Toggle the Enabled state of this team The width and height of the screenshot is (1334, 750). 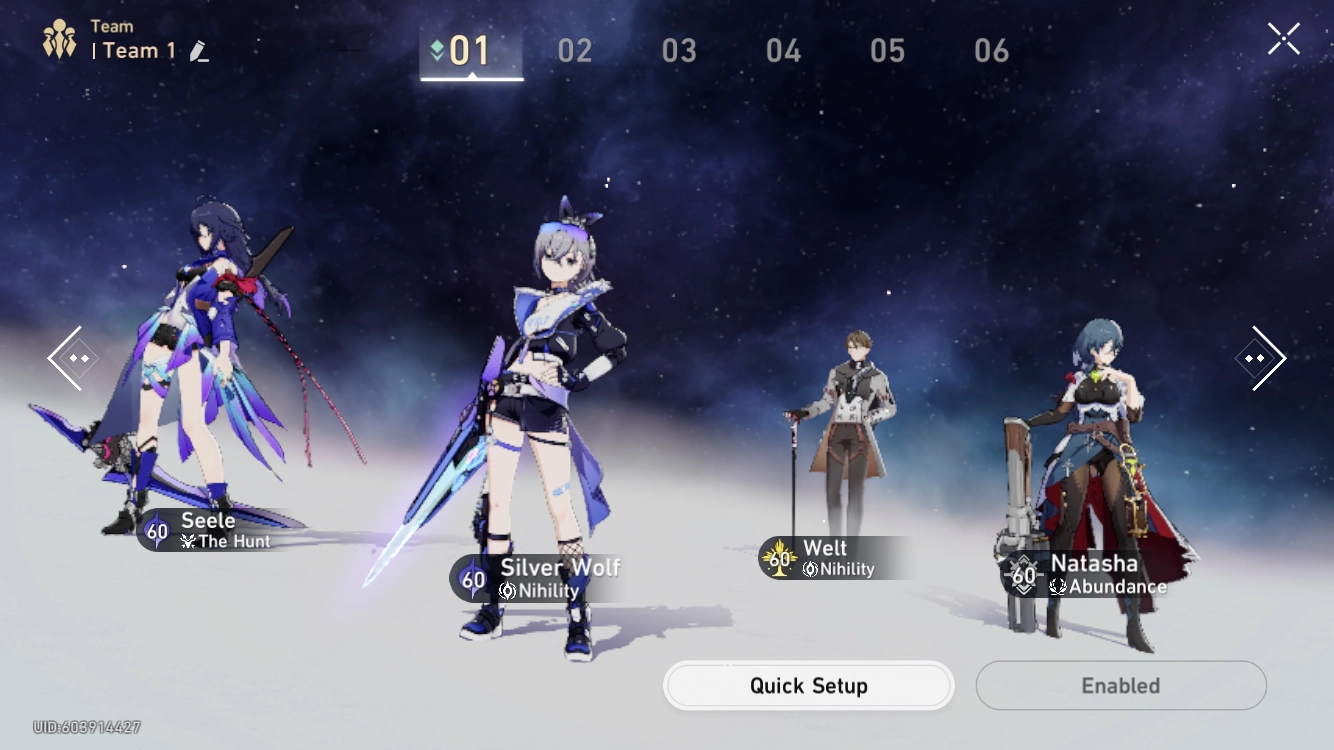1120,685
